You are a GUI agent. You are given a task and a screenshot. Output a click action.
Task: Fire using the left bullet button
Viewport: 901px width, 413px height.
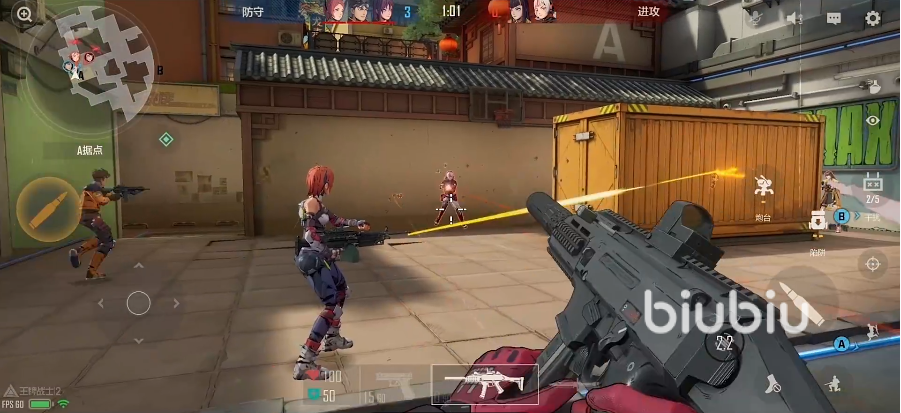pos(49,209)
